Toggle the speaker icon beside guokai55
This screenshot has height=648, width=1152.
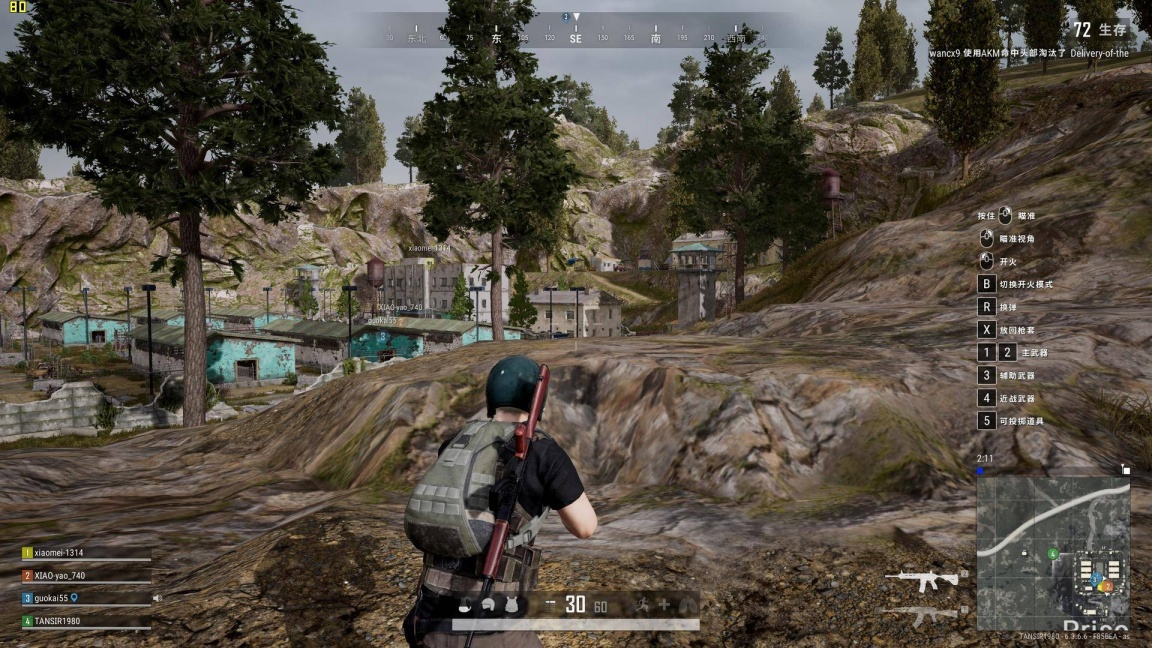coord(157,598)
